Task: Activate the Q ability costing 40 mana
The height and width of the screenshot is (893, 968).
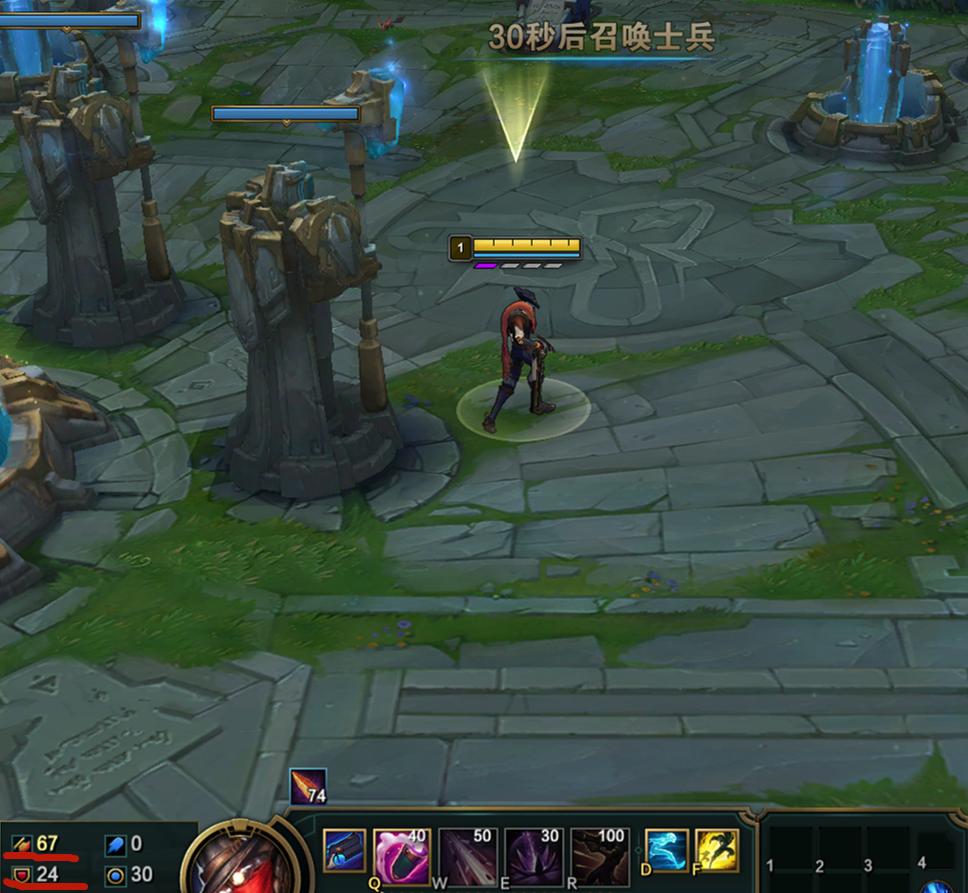Action: click(402, 853)
